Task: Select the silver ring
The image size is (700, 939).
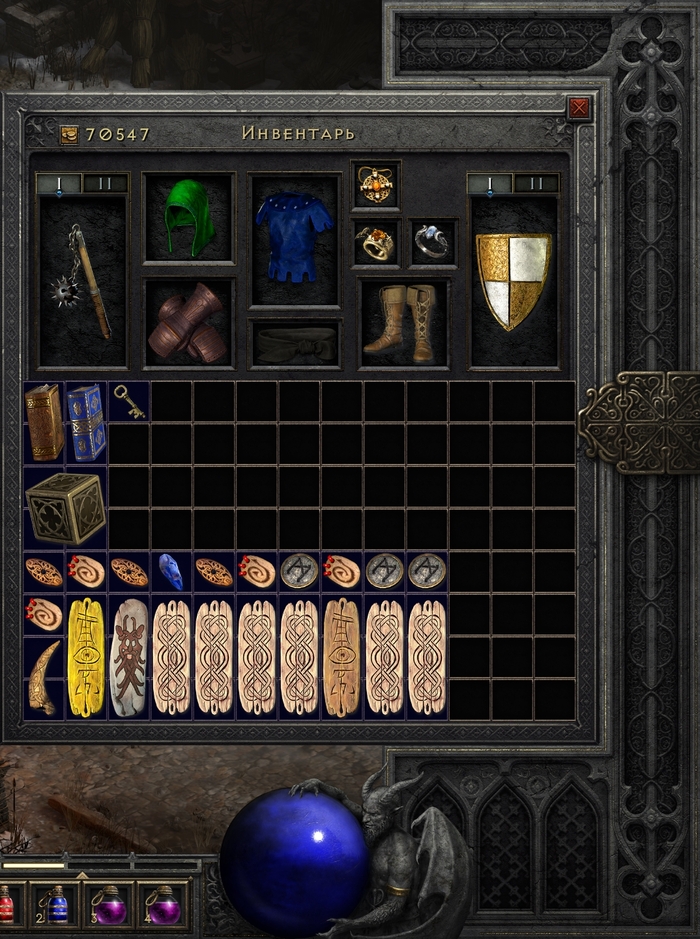Action: coord(432,242)
